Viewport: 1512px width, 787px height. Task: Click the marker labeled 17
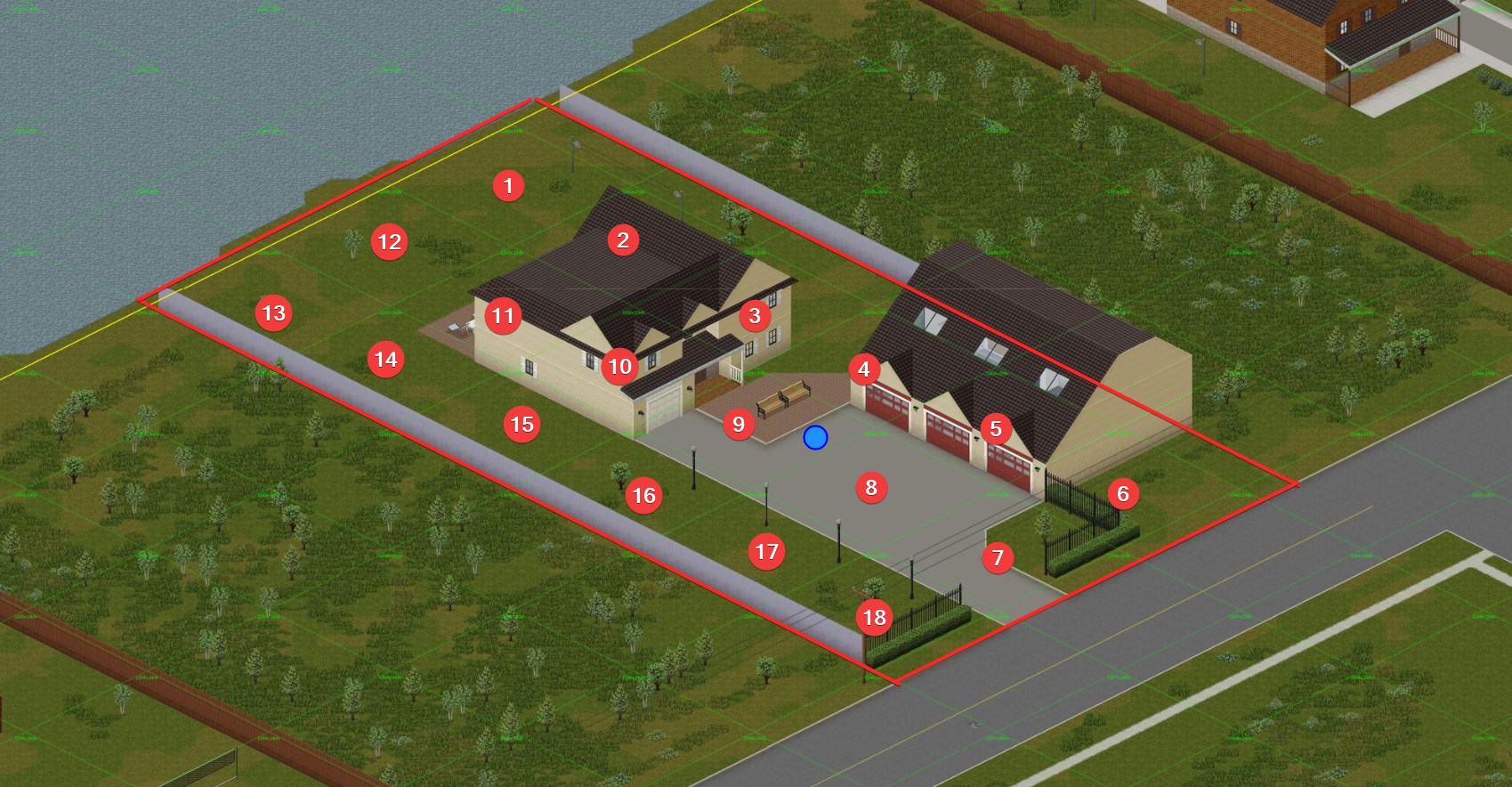(x=766, y=551)
